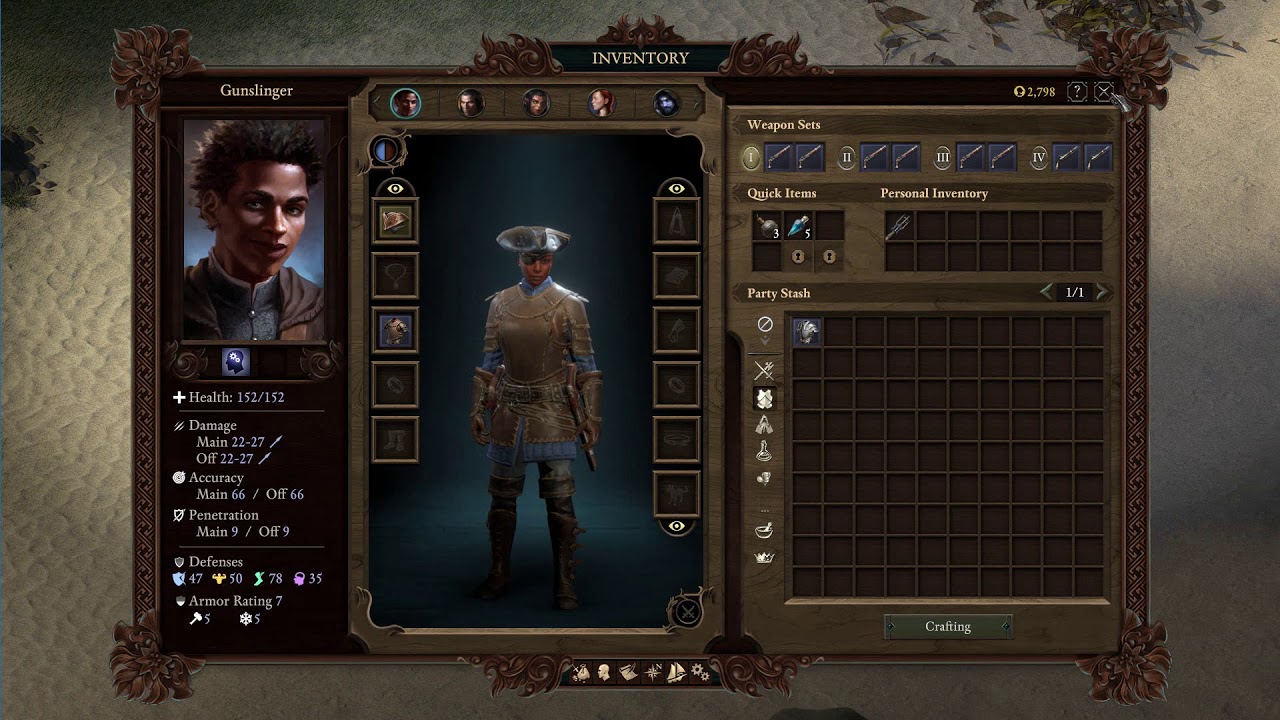Click the equipped breastplate armor slot
1280x720 pixels.
coord(395,329)
